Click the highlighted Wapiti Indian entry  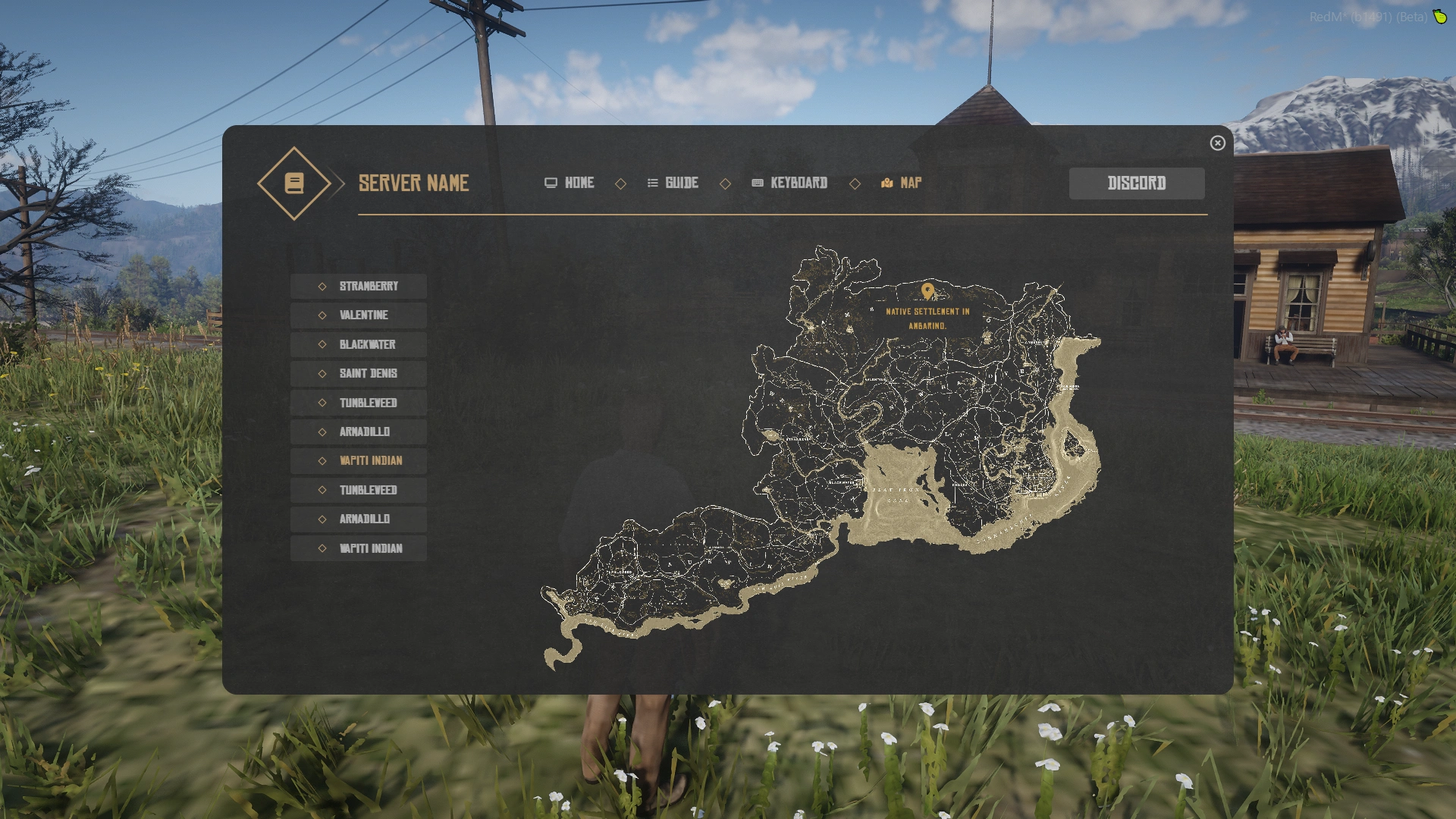(359, 461)
